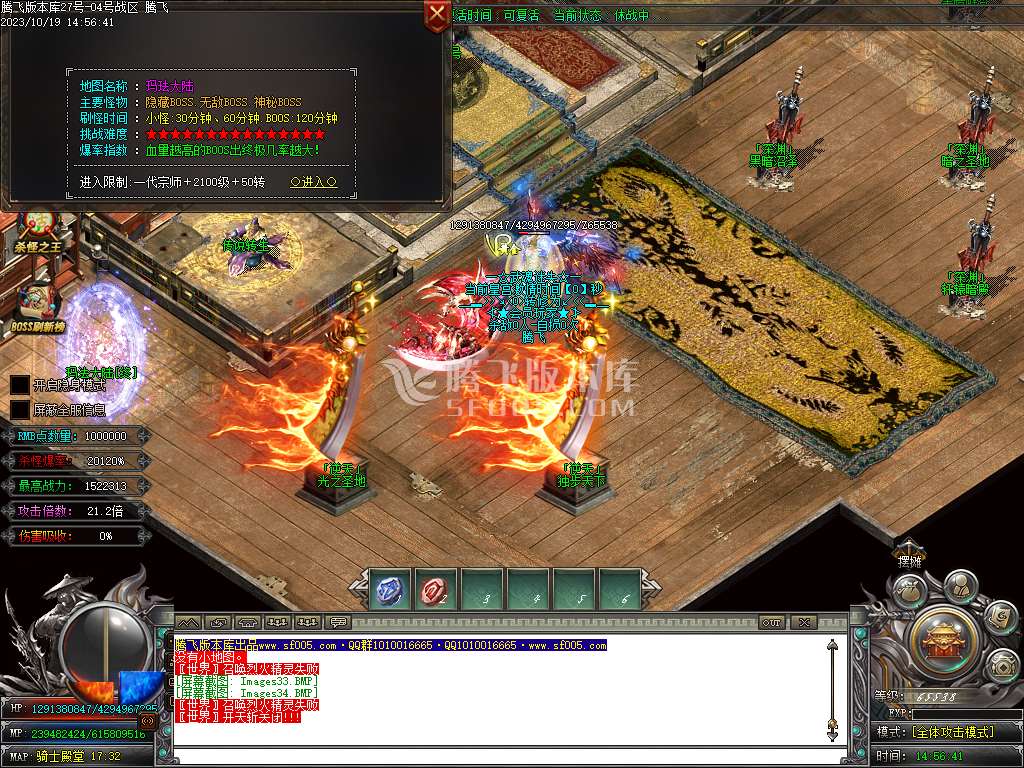Open the coin shop icon
The width and height of the screenshot is (1024, 768).
(x=1003, y=665)
